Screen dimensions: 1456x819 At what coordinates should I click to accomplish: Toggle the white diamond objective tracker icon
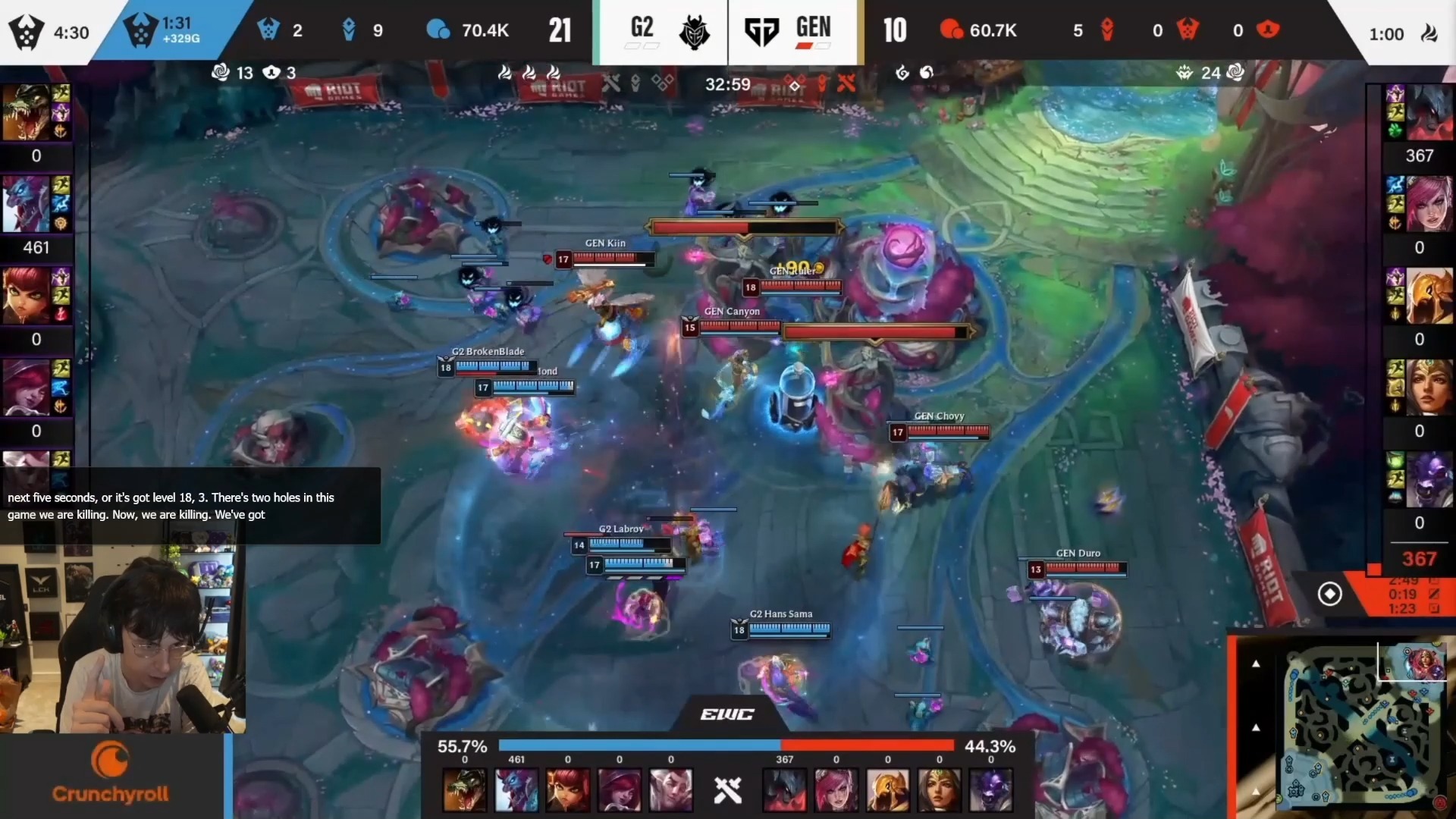1331,595
